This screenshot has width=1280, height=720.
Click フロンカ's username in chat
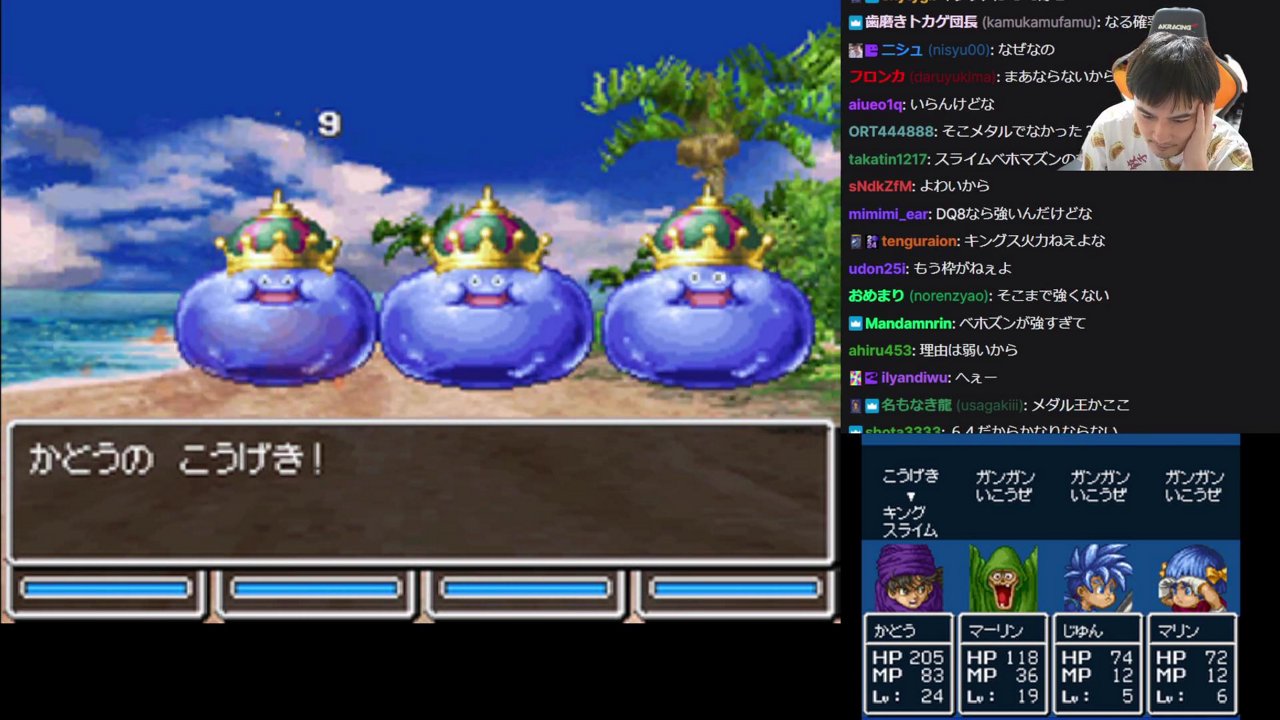point(876,76)
